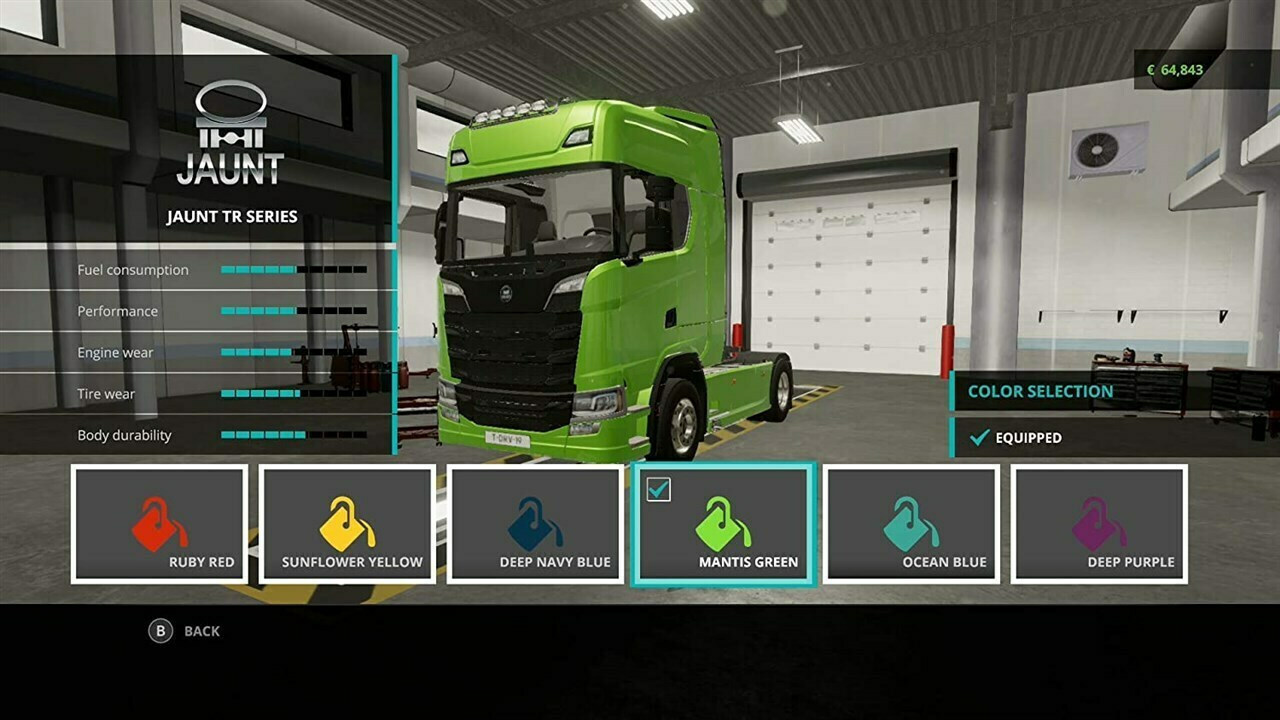Toggle the checkbox on the Mantis Green tile
This screenshot has height=720, width=1280.
click(659, 490)
